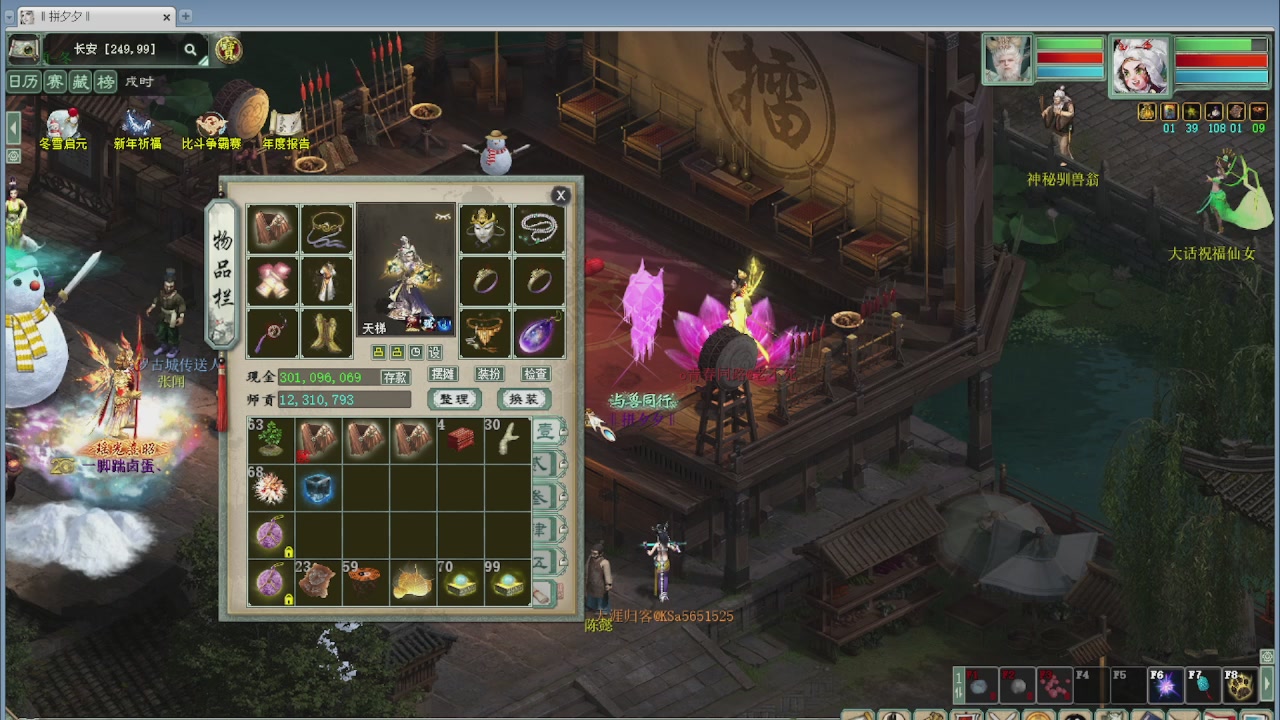Select the white-hooded girl pet portrait
The height and width of the screenshot is (720, 1280).
click(1140, 66)
